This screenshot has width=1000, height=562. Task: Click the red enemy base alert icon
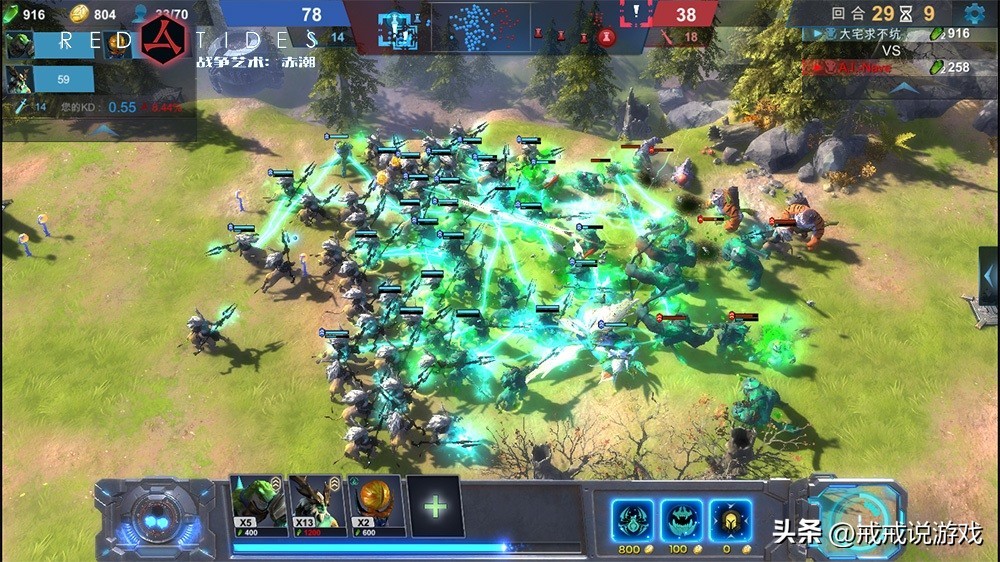click(635, 14)
